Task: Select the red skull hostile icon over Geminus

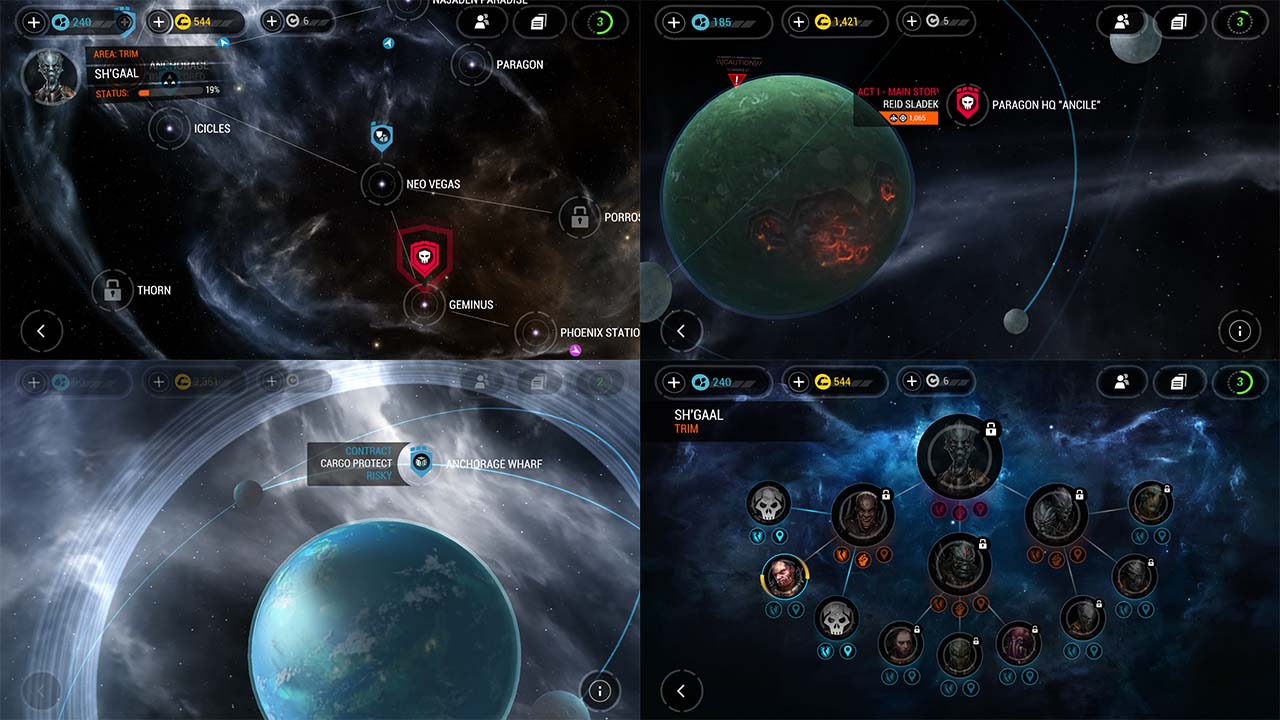Action: 424,257
